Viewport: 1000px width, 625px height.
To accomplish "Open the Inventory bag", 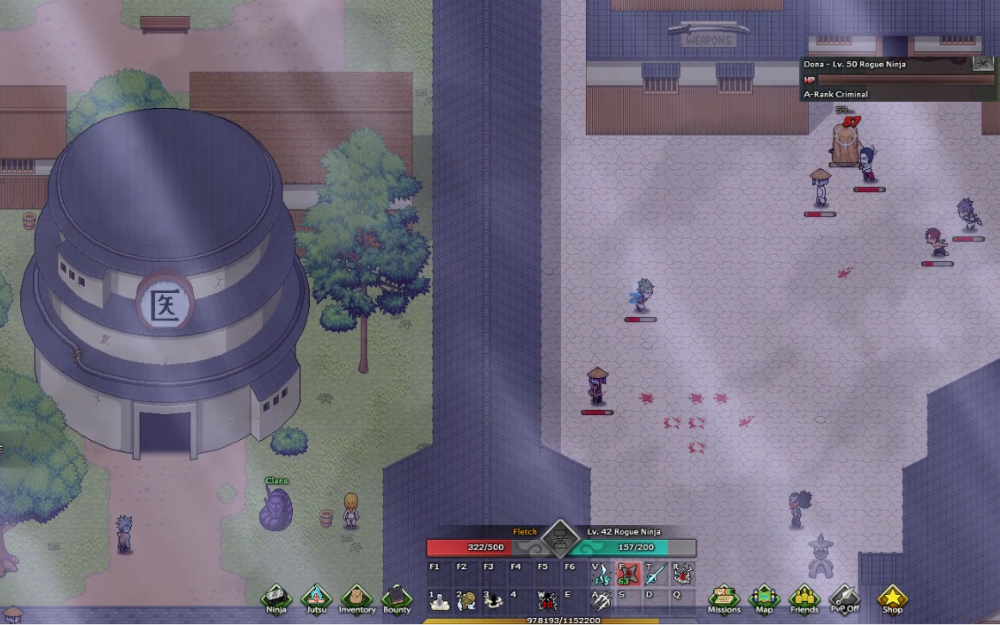I will pyautogui.click(x=357, y=598).
